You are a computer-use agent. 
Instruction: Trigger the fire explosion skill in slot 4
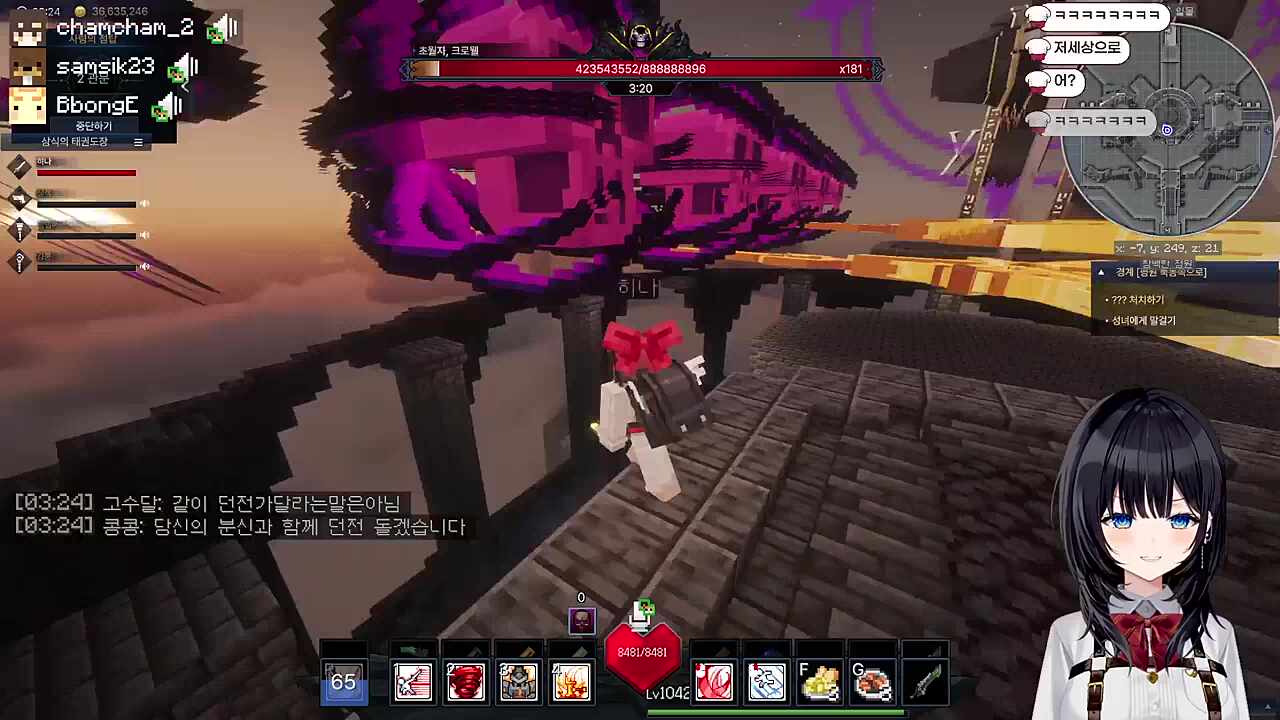(570, 681)
